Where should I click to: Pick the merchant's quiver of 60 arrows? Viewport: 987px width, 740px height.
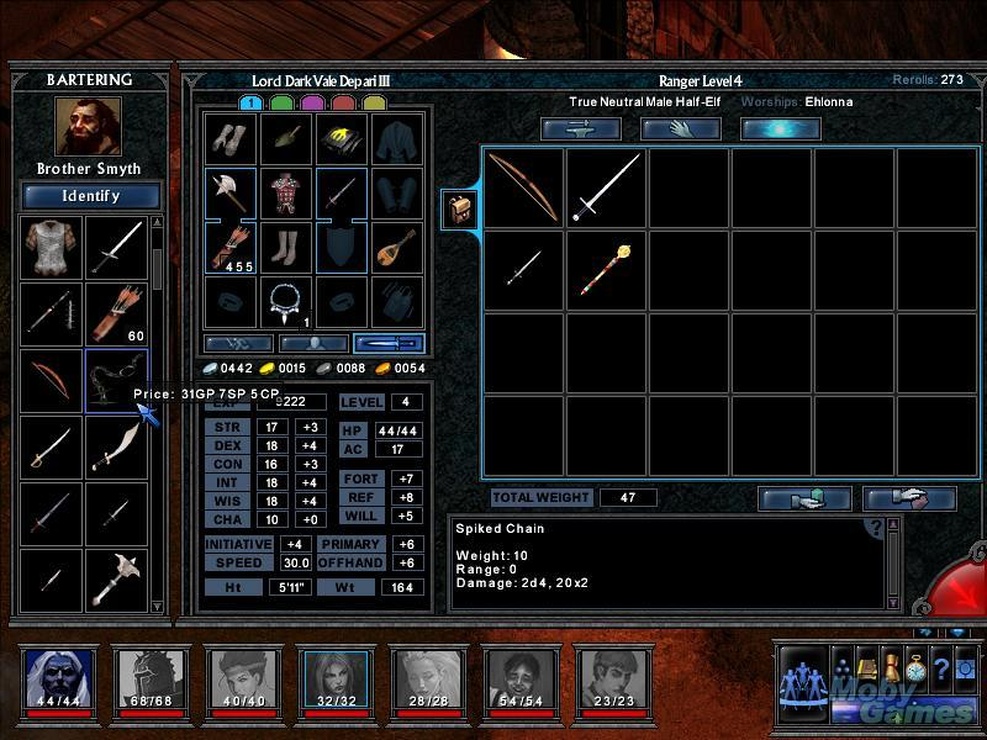116,314
